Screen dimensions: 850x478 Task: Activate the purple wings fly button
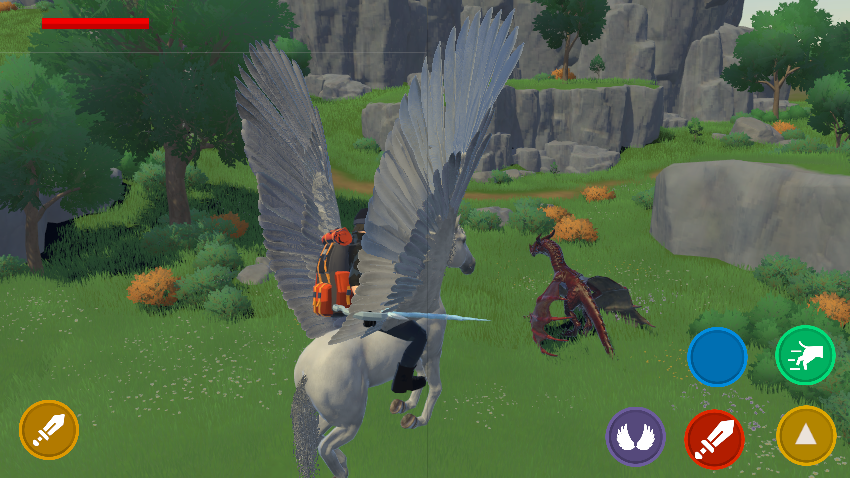635,437
